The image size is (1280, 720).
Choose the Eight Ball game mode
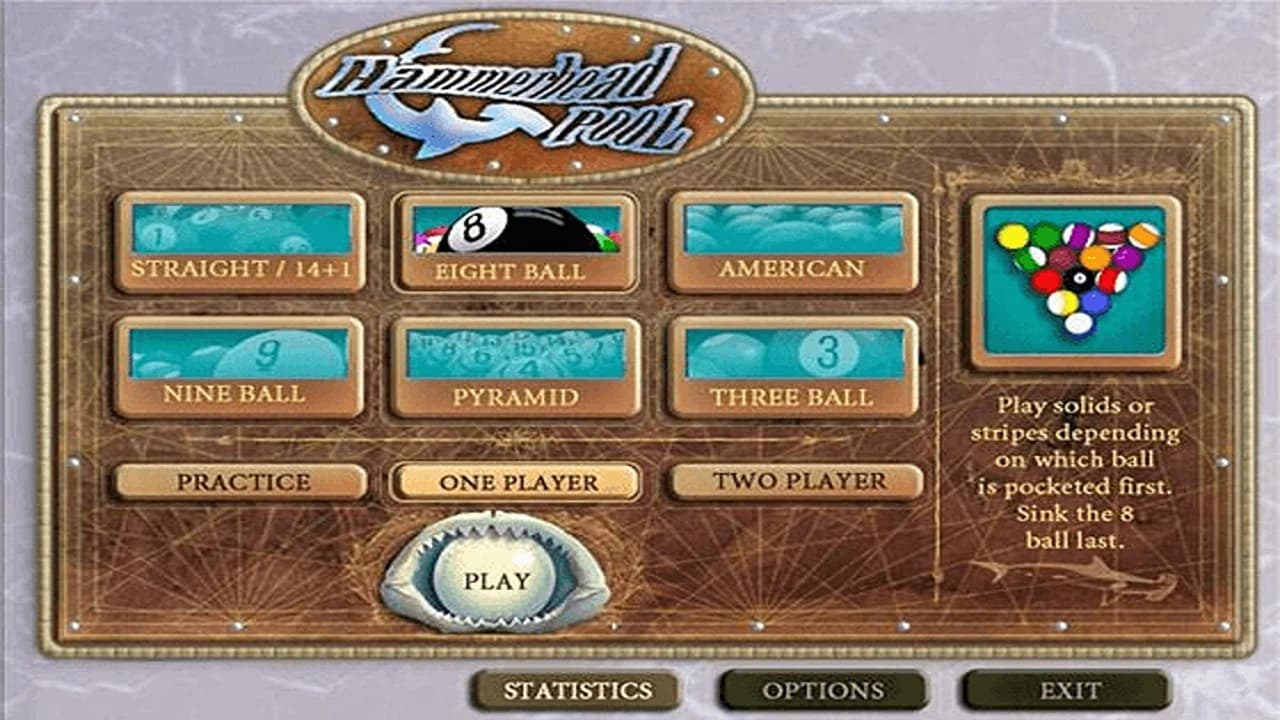(x=516, y=243)
